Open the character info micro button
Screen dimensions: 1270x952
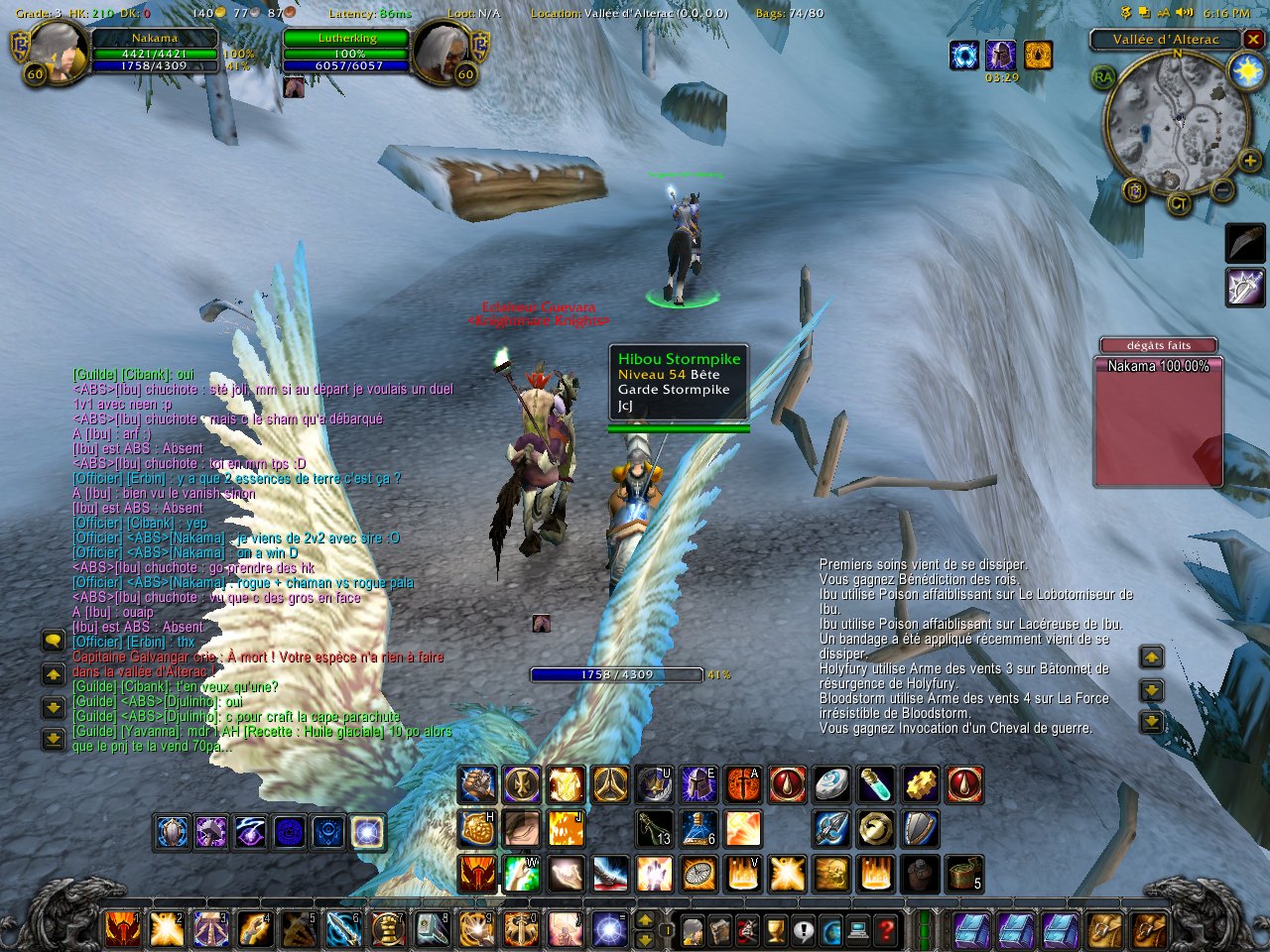pyautogui.click(x=693, y=930)
